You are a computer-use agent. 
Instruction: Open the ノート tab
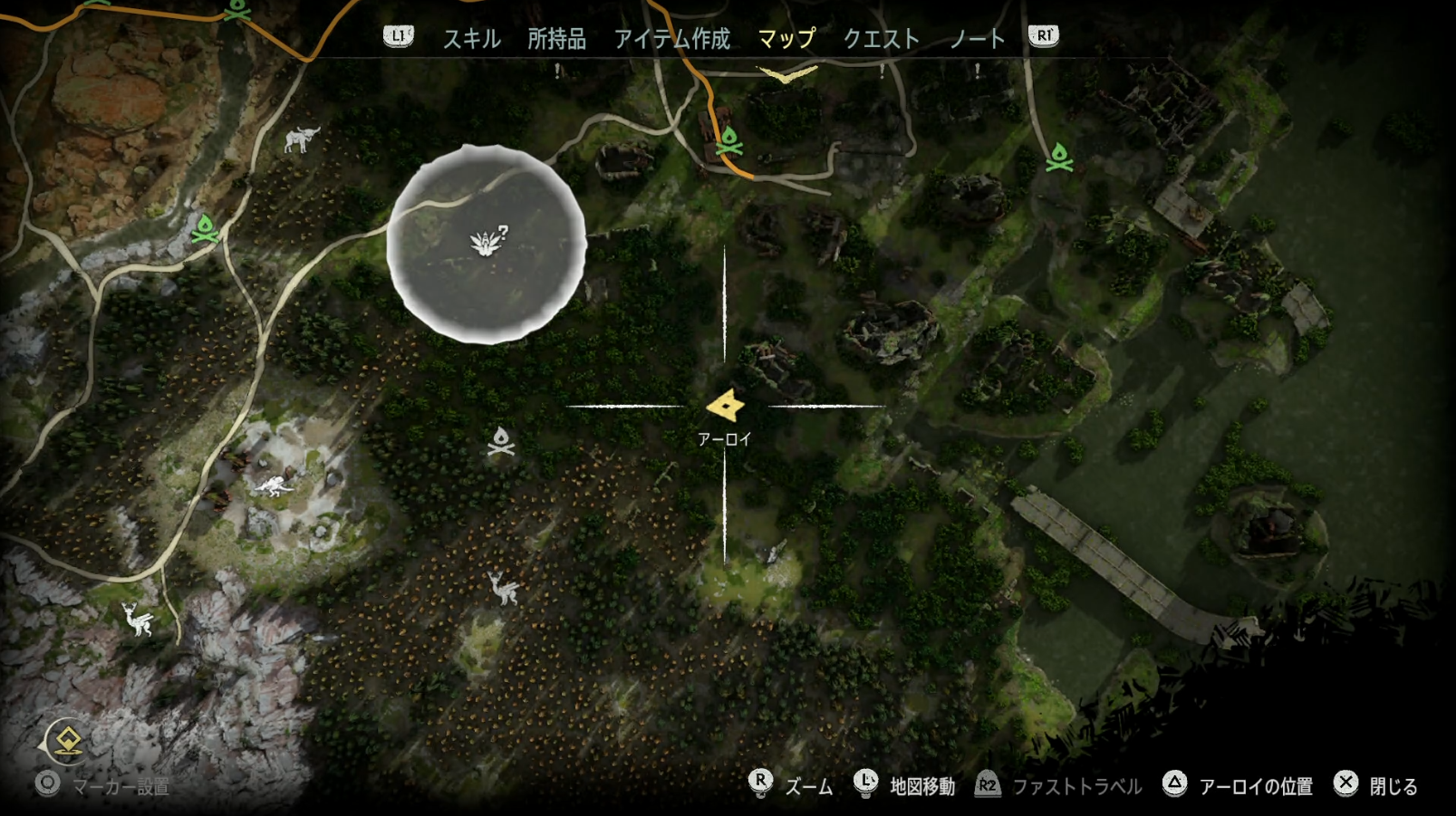coord(978,39)
